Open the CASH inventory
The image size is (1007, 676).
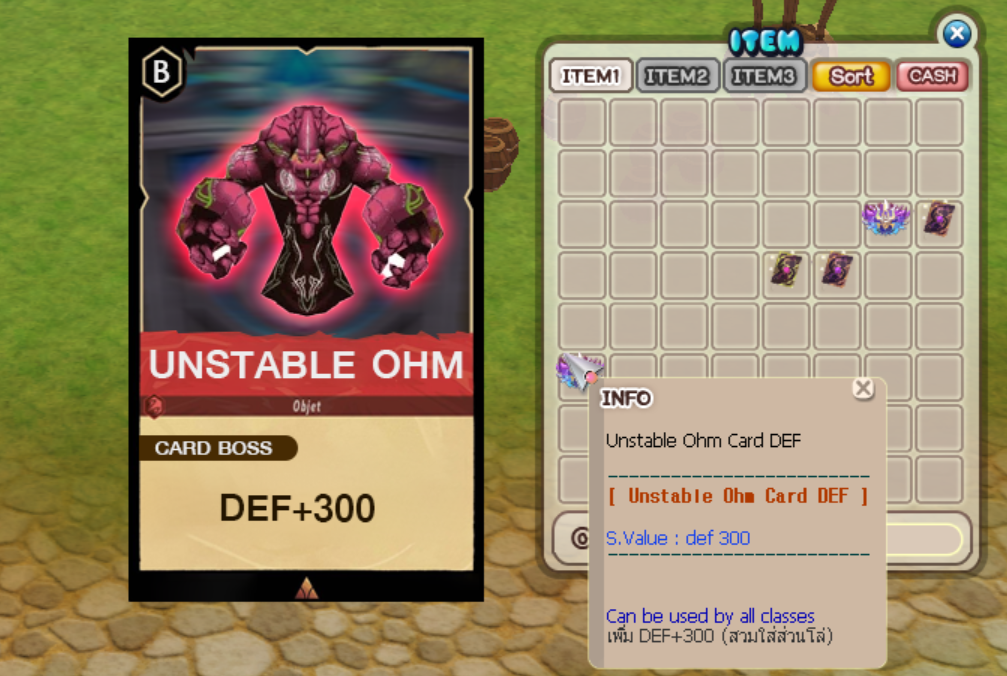933,76
